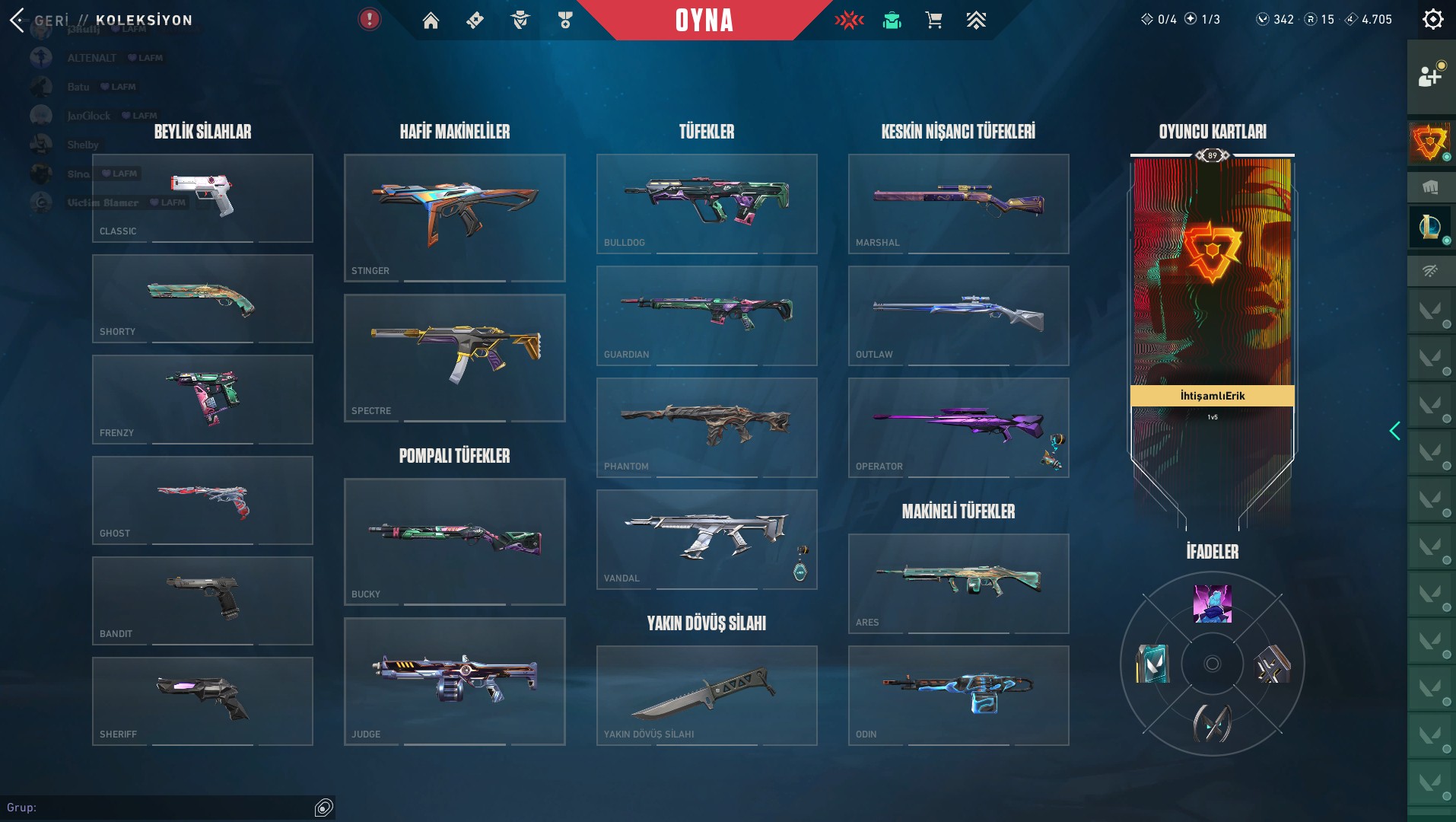Select the Odin machine gun slot
This screenshot has width=1456, height=822.
click(x=958, y=695)
